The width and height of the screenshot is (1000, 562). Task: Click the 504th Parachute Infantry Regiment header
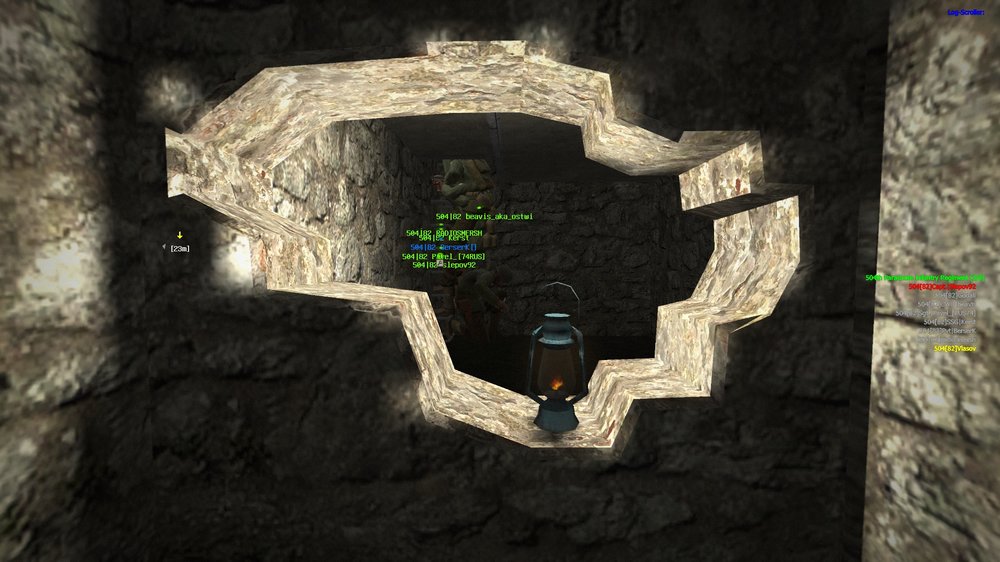[925, 277]
